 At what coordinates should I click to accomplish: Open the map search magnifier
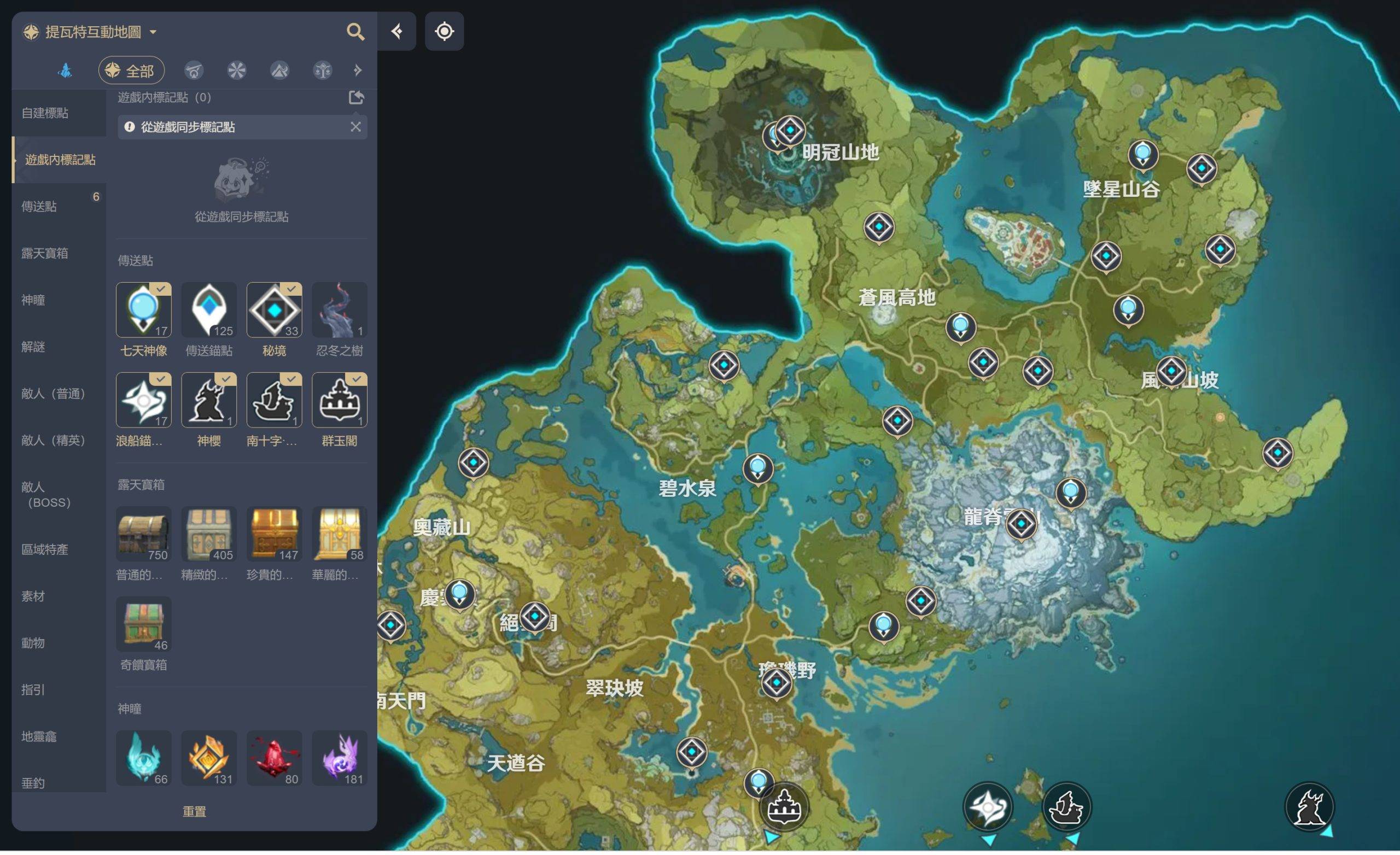355,32
